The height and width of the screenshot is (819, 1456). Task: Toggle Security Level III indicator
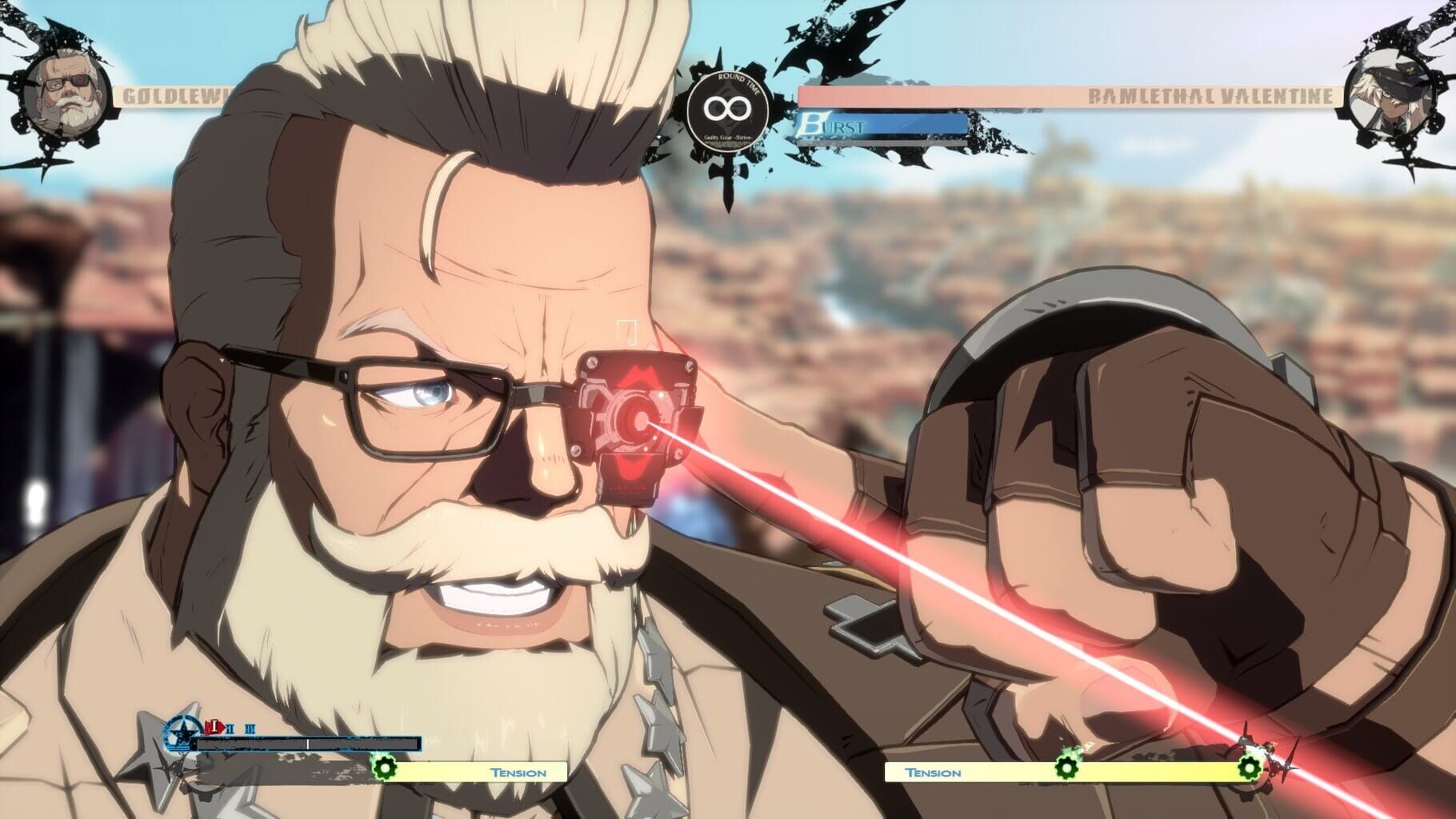(250, 729)
